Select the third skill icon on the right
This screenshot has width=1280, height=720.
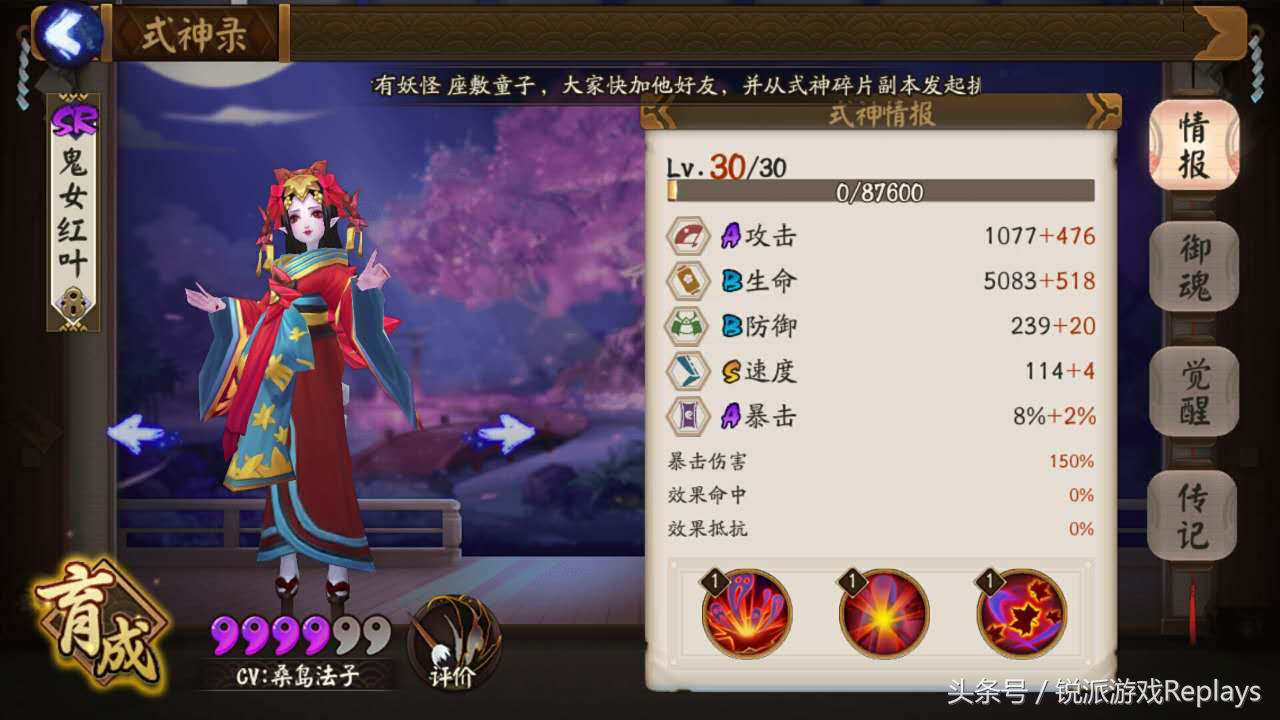[x=1023, y=618]
